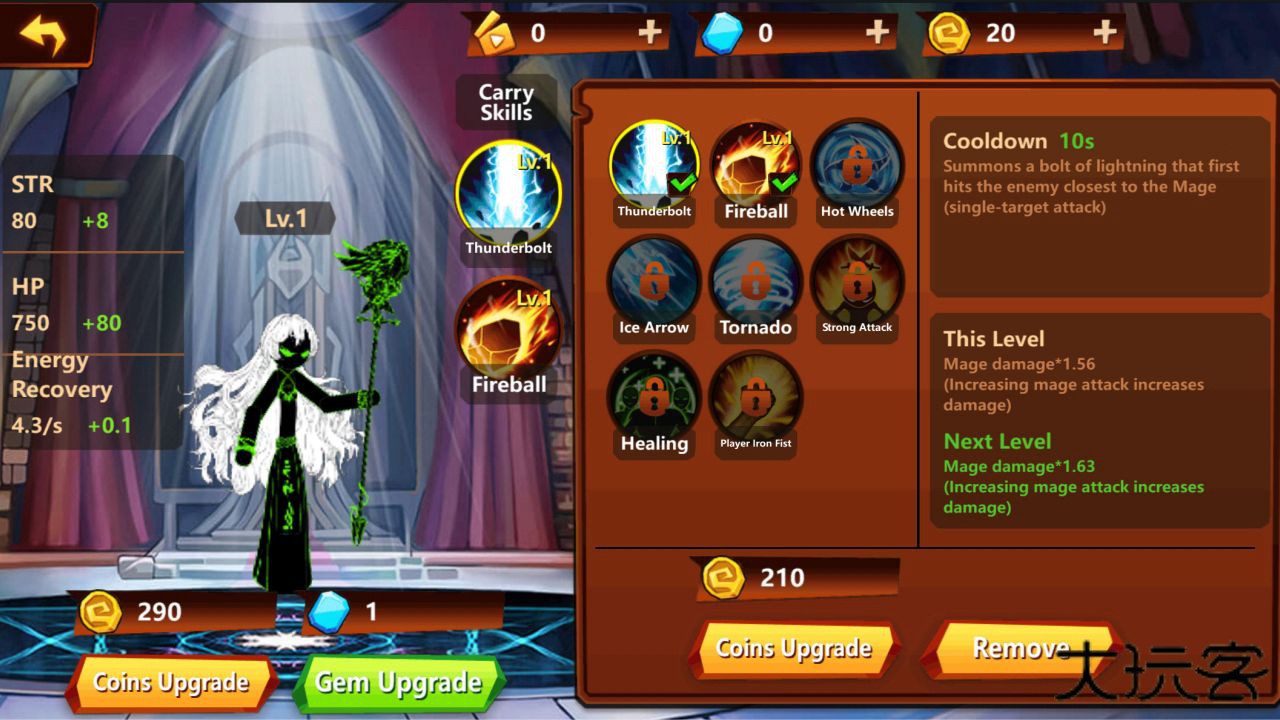Select the locked Ice Arrow skill
The height and width of the screenshot is (720, 1280).
[654, 283]
